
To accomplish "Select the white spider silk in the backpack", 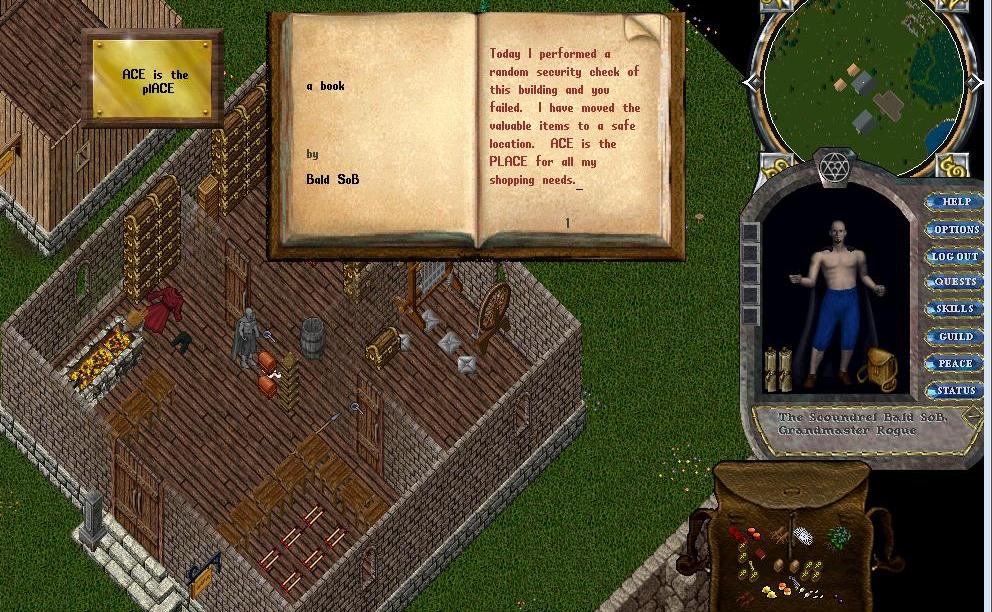I will pos(803,537).
